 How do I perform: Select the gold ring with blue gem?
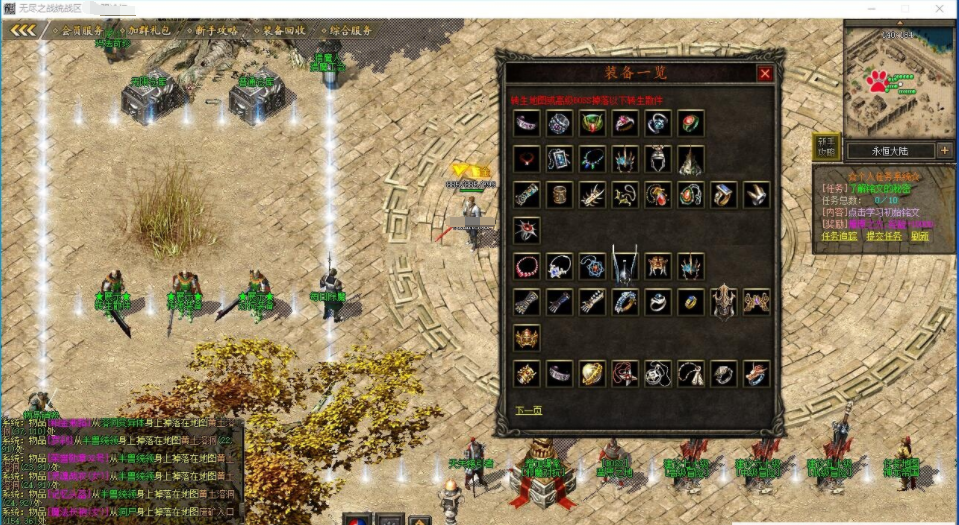tap(691, 301)
